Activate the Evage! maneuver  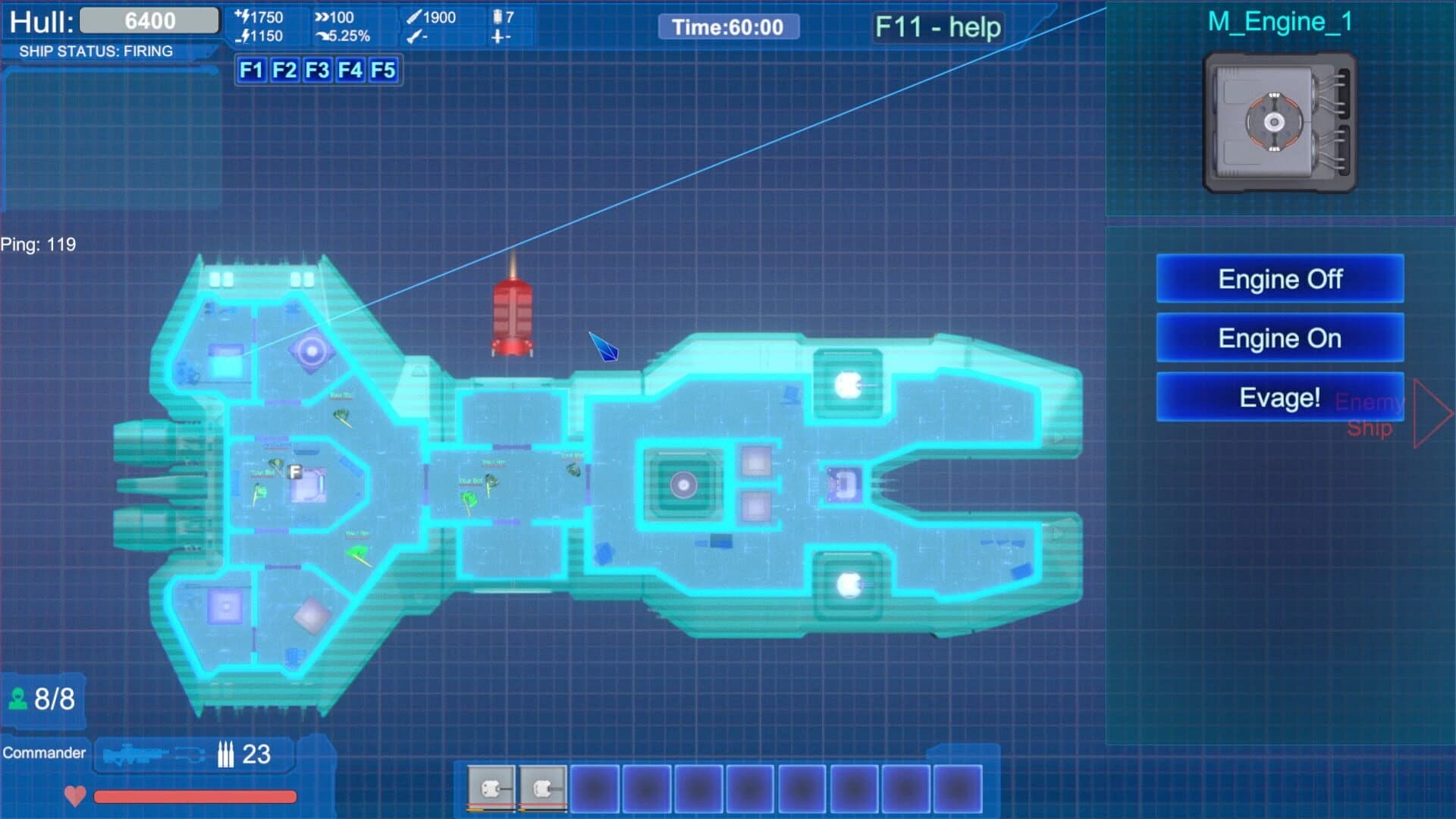(1279, 397)
